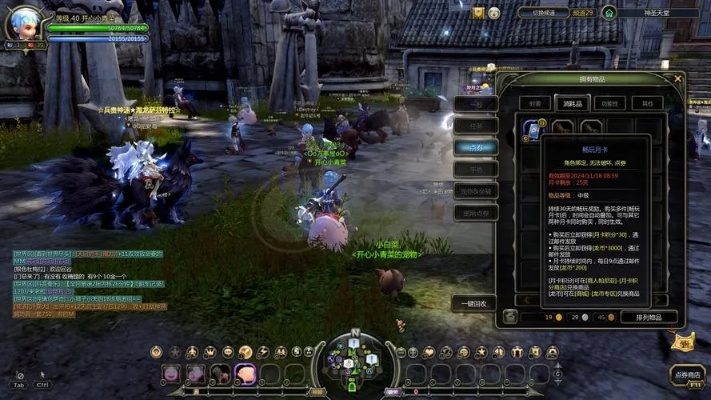The image size is (711, 400).
Task: Select the monthly card item slot
Action: (x=532, y=130)
